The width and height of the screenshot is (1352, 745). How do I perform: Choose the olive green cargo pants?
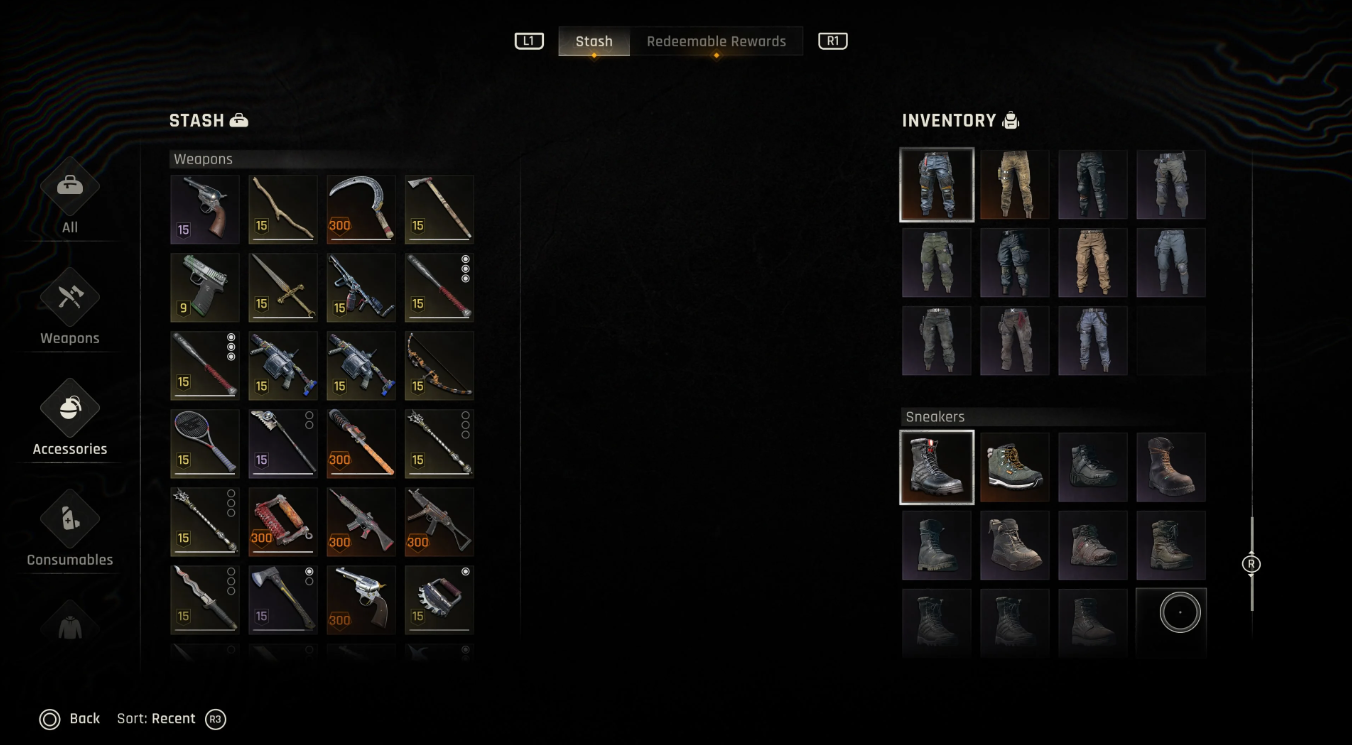click(x=937, y=263)
